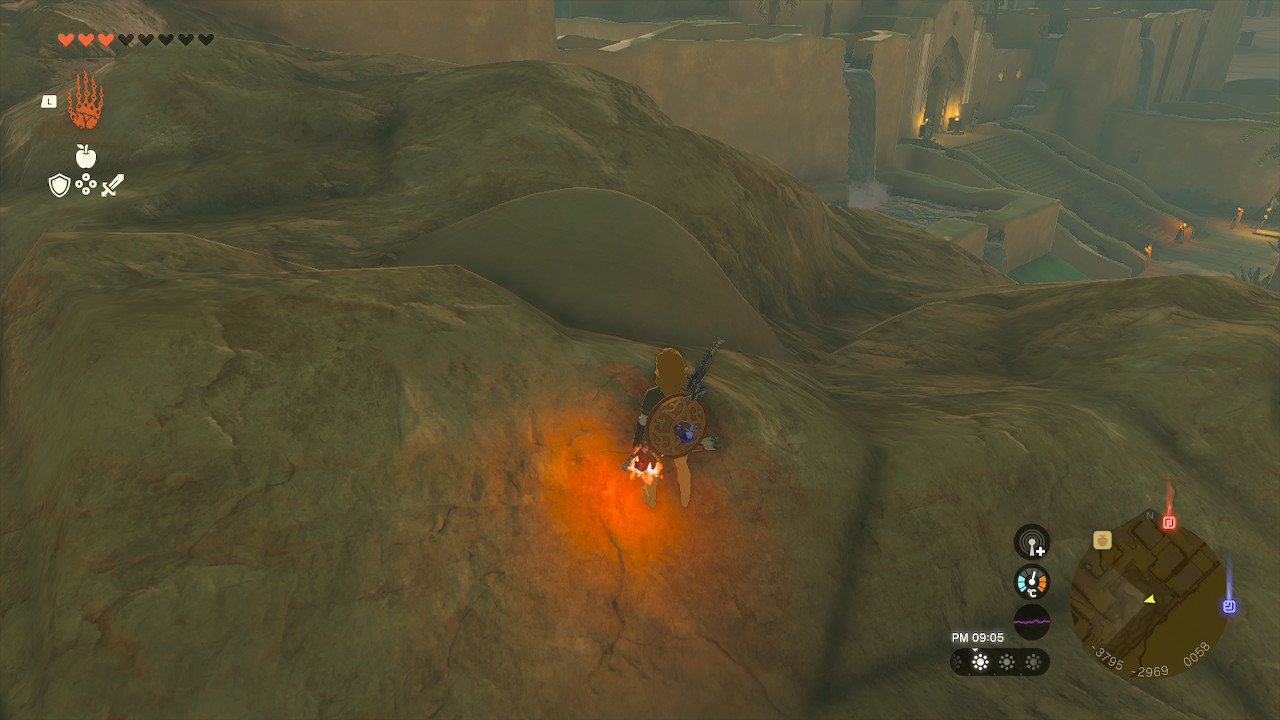Click the sensor plus radar icon
The height and width of the screenshot is (720, 1280).
pos(1032,542)
